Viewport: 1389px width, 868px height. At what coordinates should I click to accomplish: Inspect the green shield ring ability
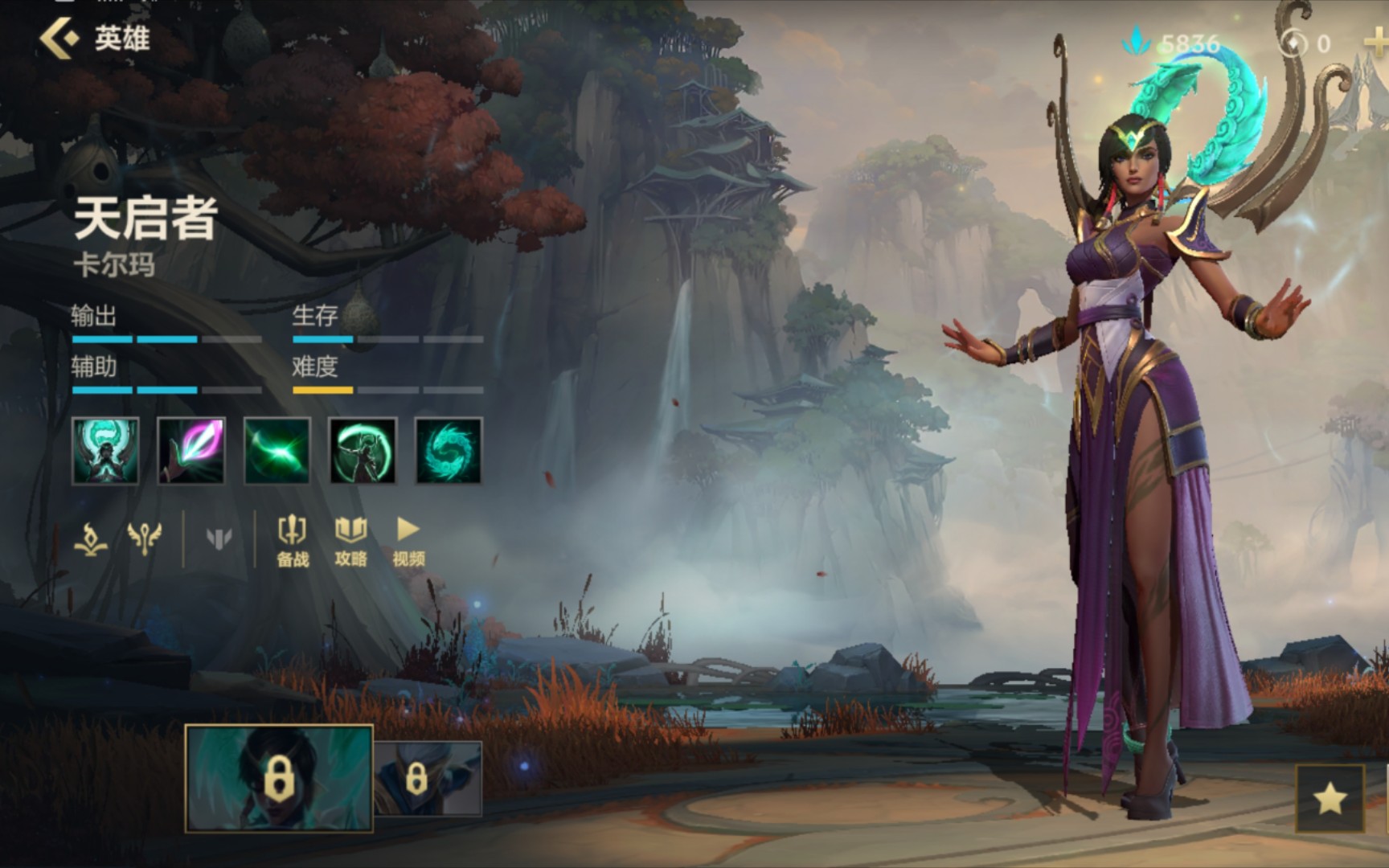click(363, 451)
